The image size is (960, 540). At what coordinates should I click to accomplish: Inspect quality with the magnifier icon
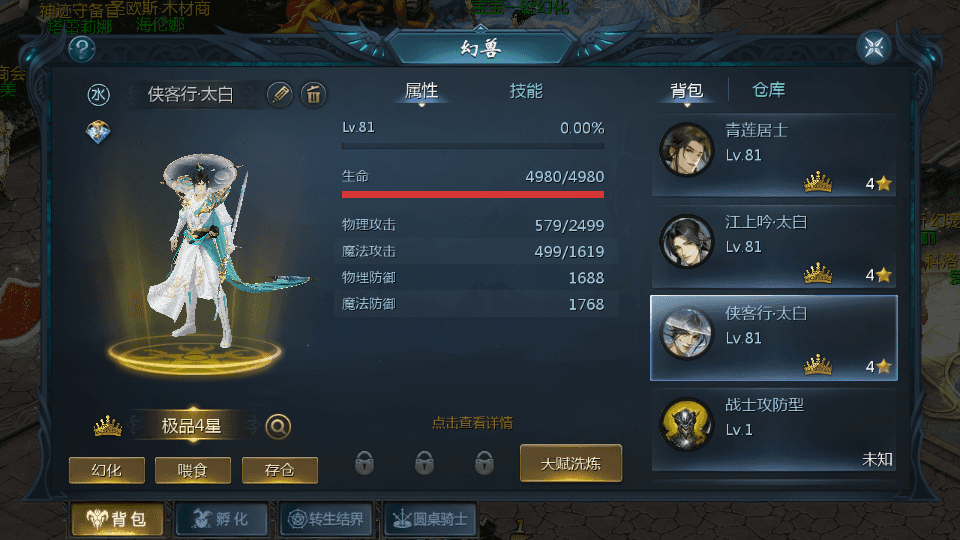[278, 427]
